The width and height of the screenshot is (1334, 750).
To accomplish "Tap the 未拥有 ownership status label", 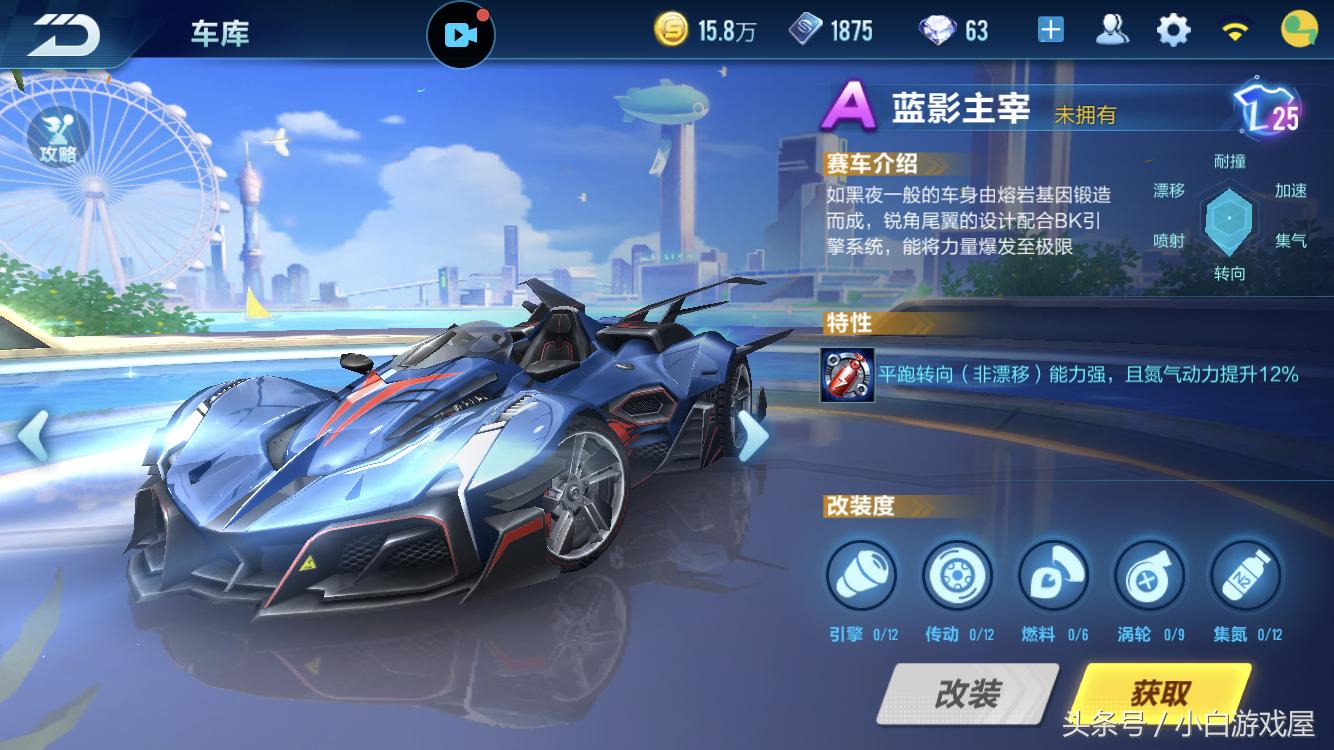I will 1083,113.
